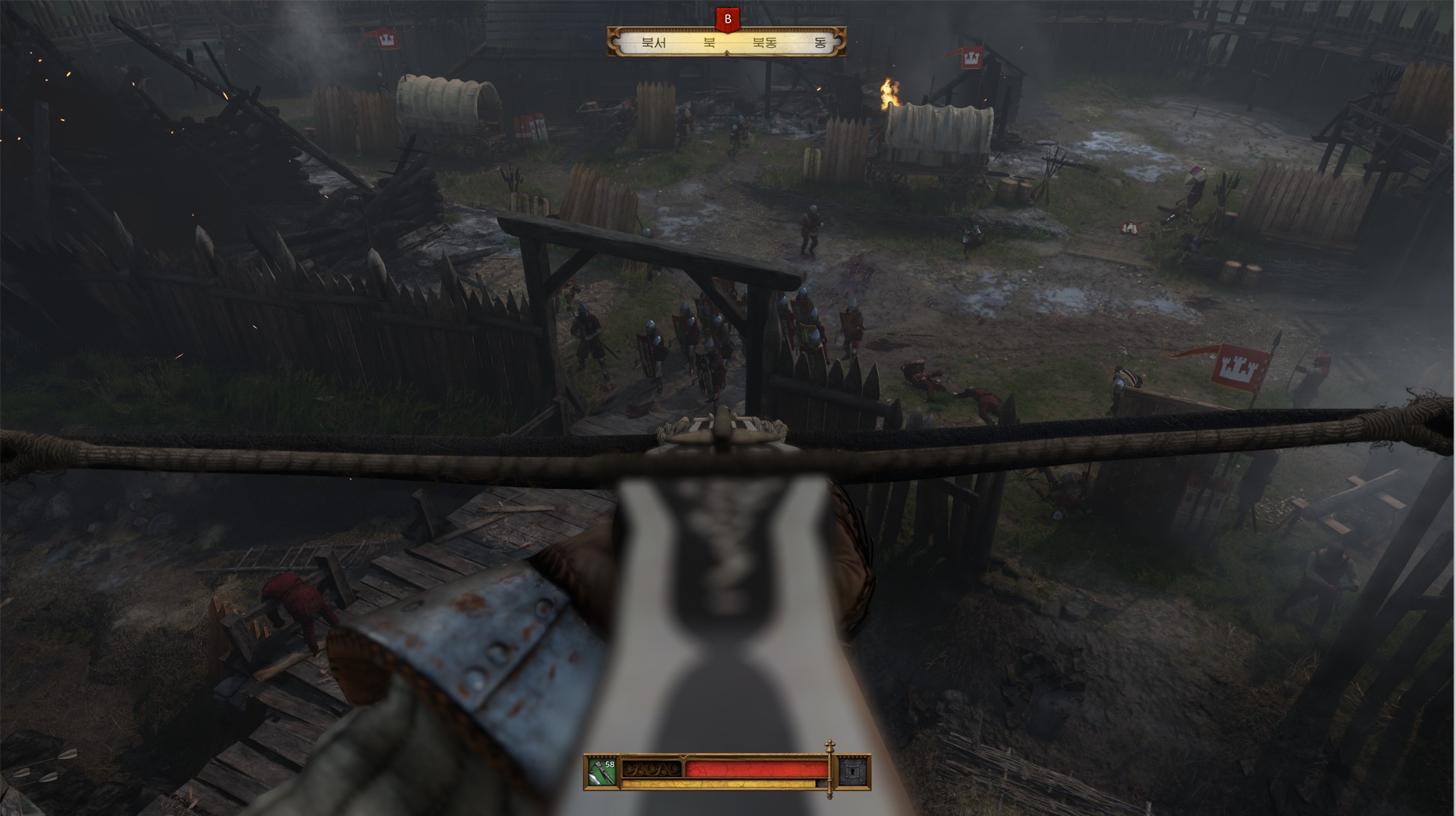The width and height of the screenshot is (1456, 816).
Task: Click the red B quest marker
Action: pos(727,19)
